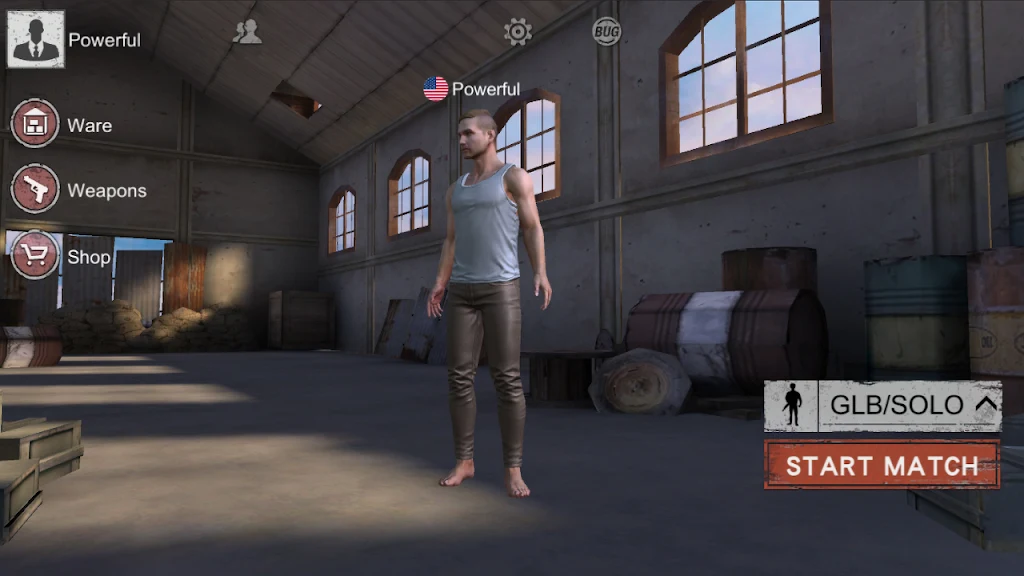The image size is (1024, 576).
Task: Open the Powerful player profile avatar
Action: click(36, 40)
